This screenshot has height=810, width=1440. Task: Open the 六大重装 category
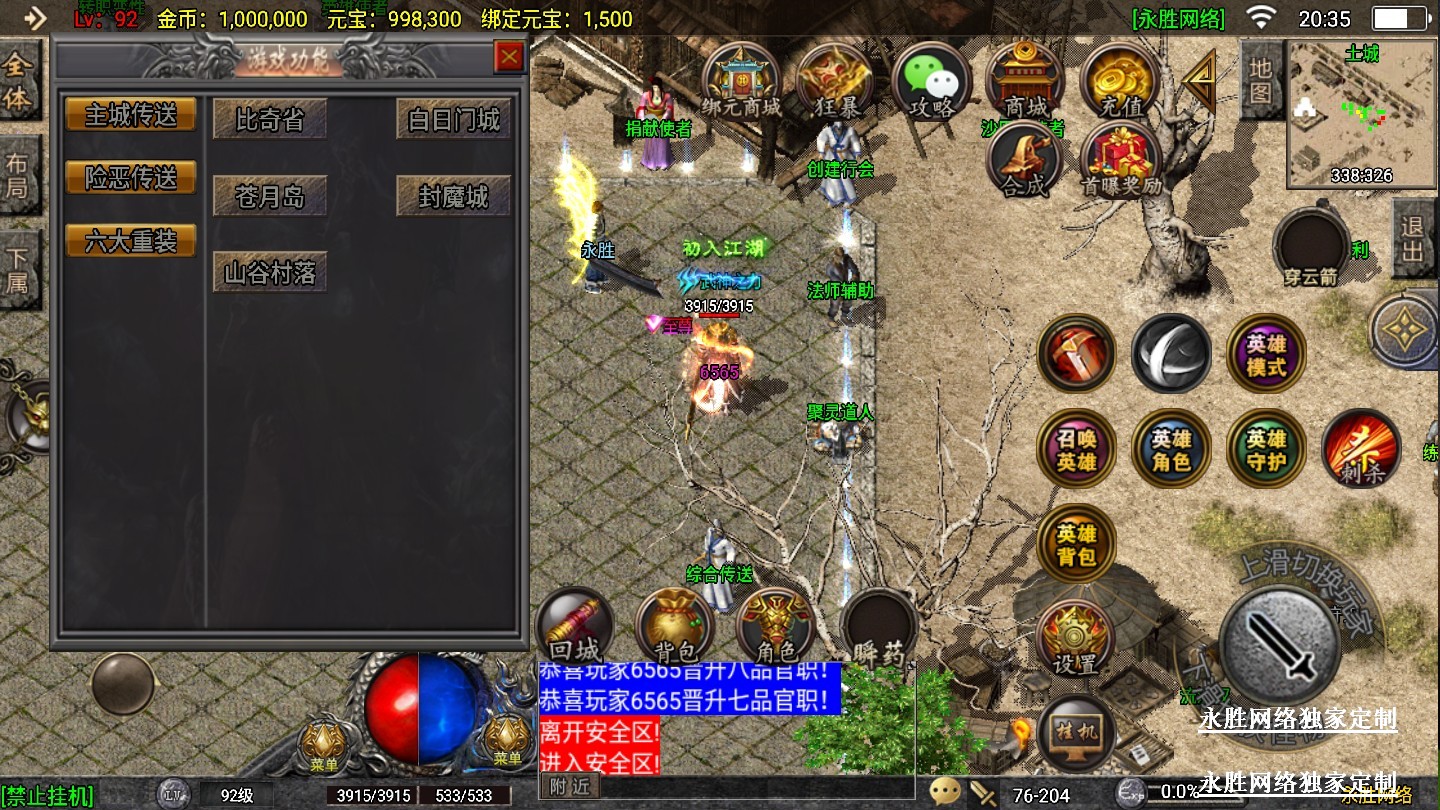click(131, 241)
